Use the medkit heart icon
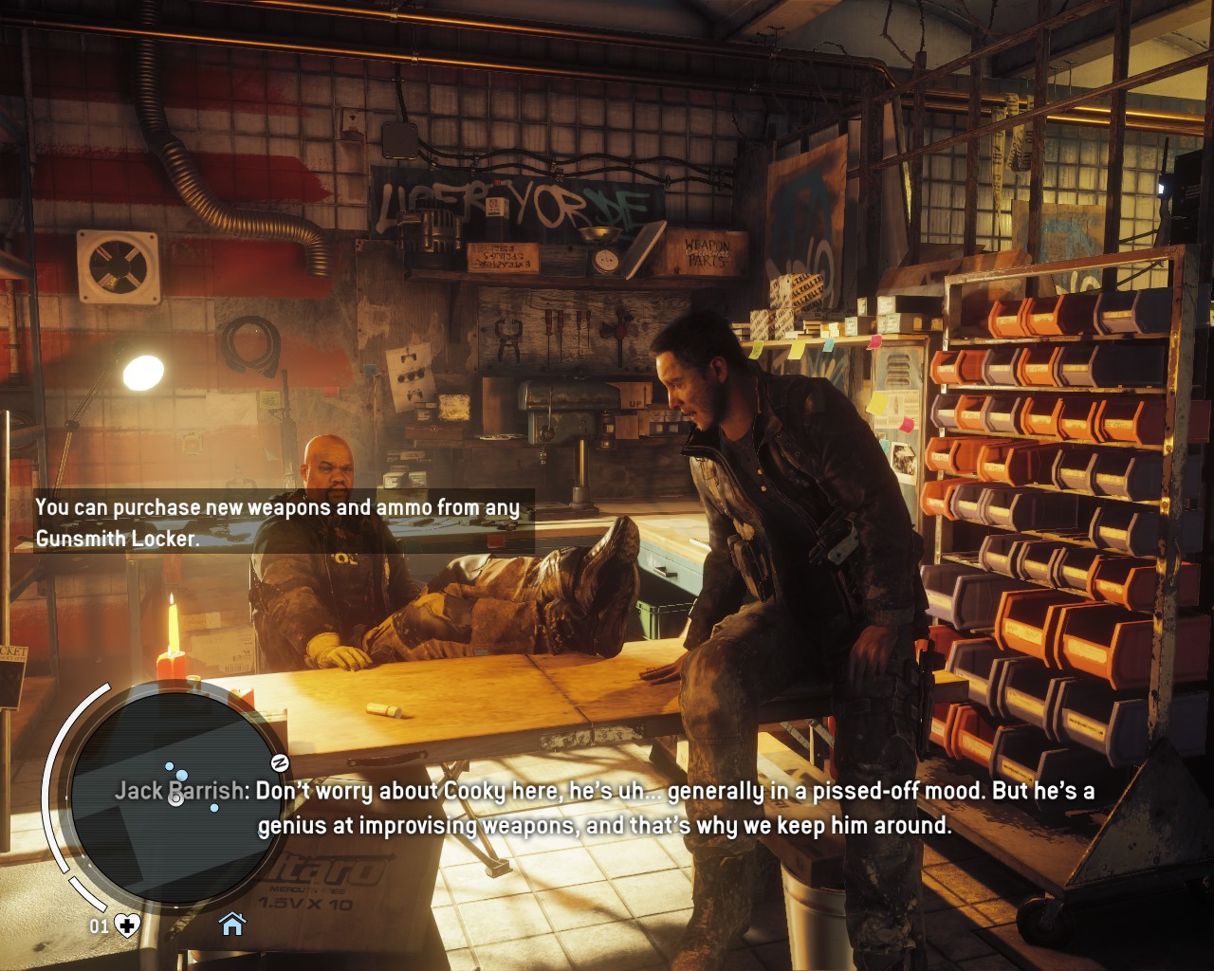This screenshot has width=1214, height=971. click(x=127, y=925)
